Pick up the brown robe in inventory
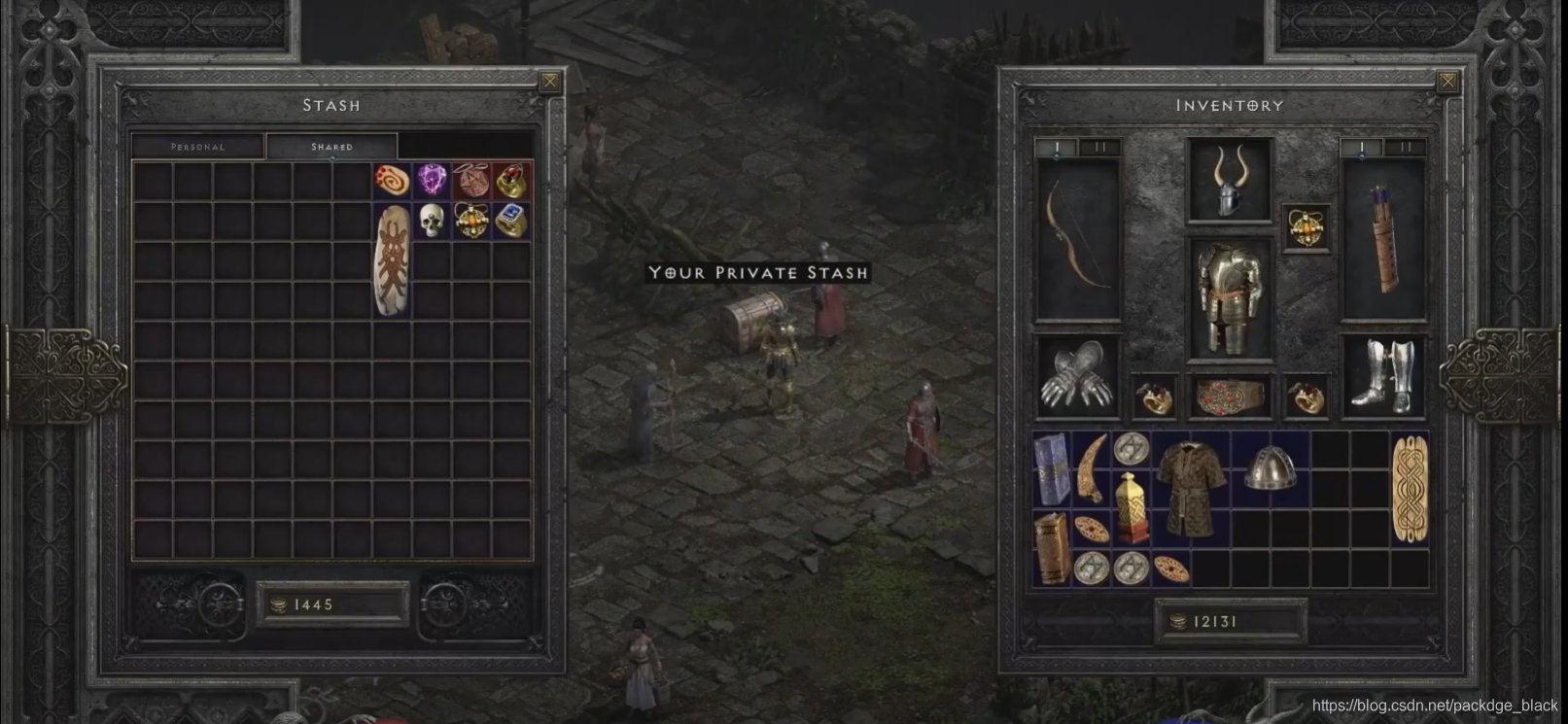Screen dimensions: 1568x724 pos(1191,489)
